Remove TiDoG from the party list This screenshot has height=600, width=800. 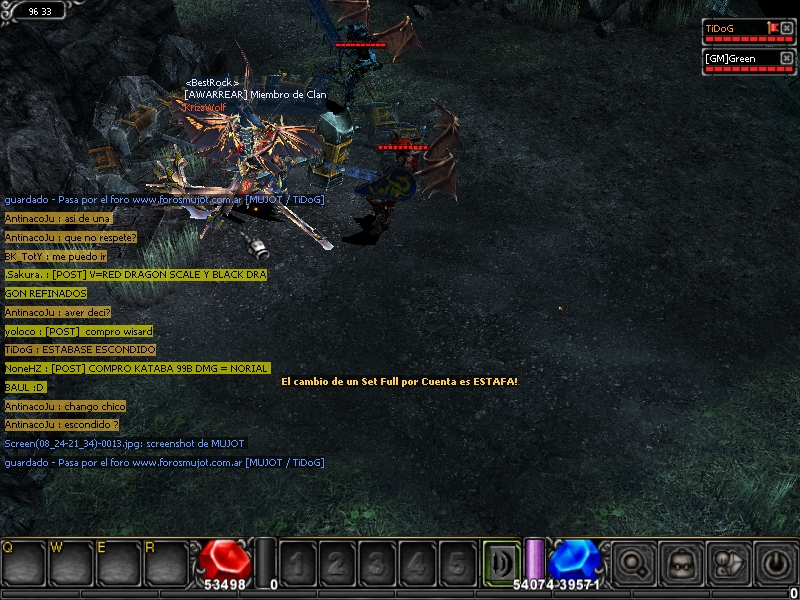[x=787, y=28]
